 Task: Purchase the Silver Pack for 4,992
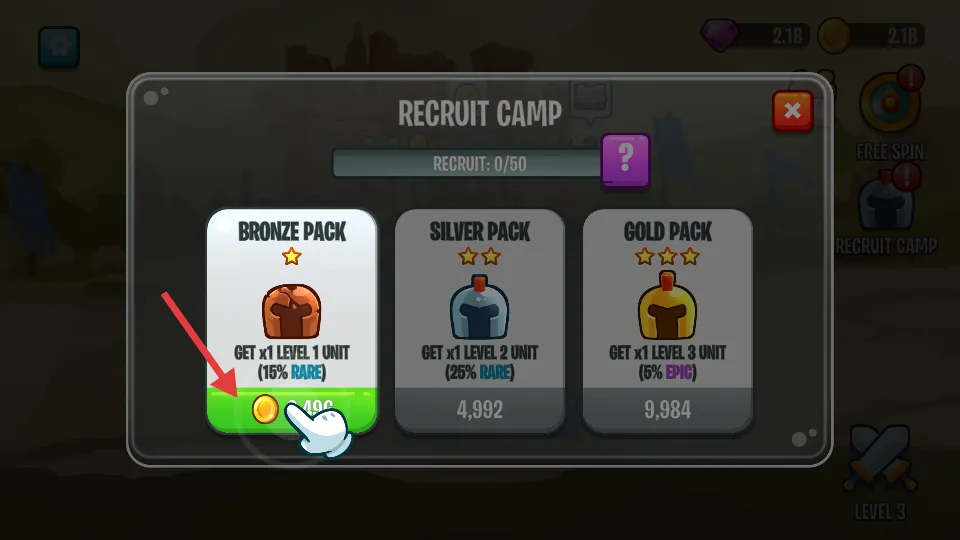coord(480,409)
